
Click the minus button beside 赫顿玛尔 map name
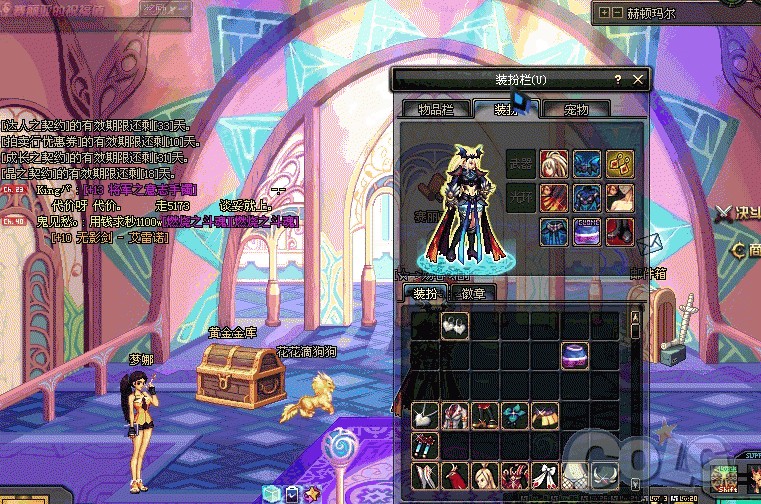coord(617,13)
